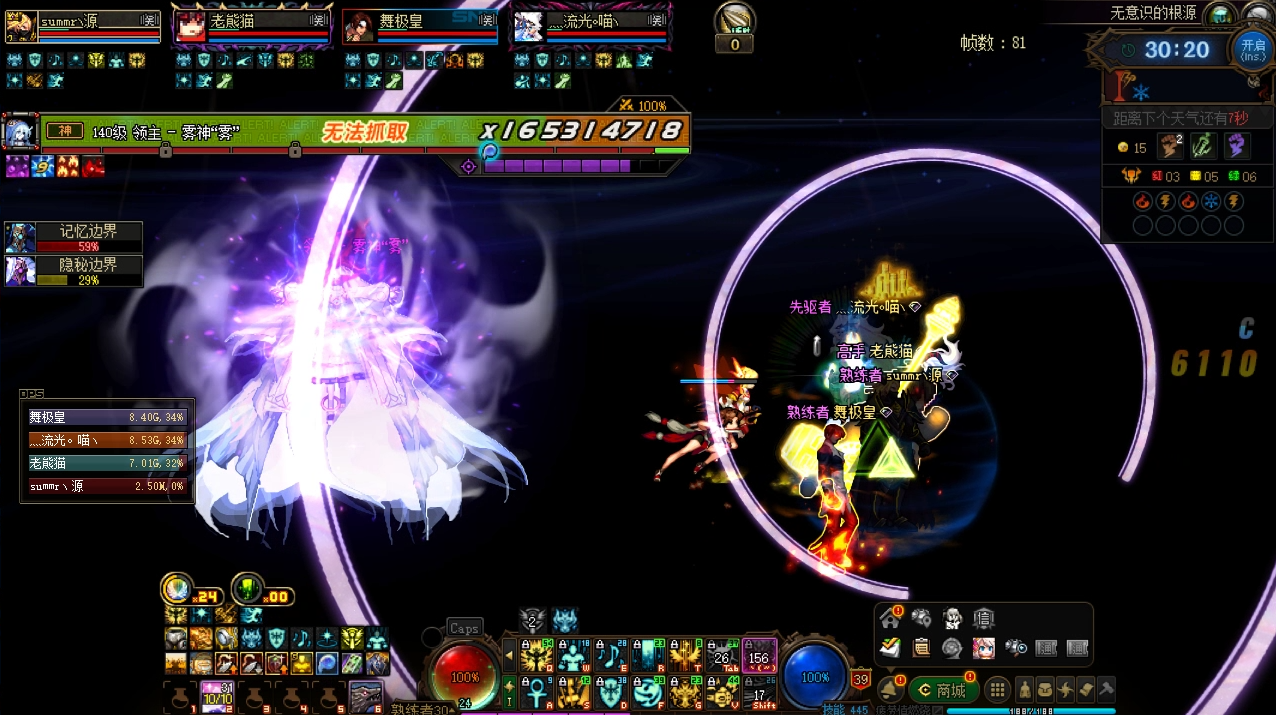The image size is (1276, 715).
Task: Click the skill bar left arrow expander
Action: tap(510, 656)
